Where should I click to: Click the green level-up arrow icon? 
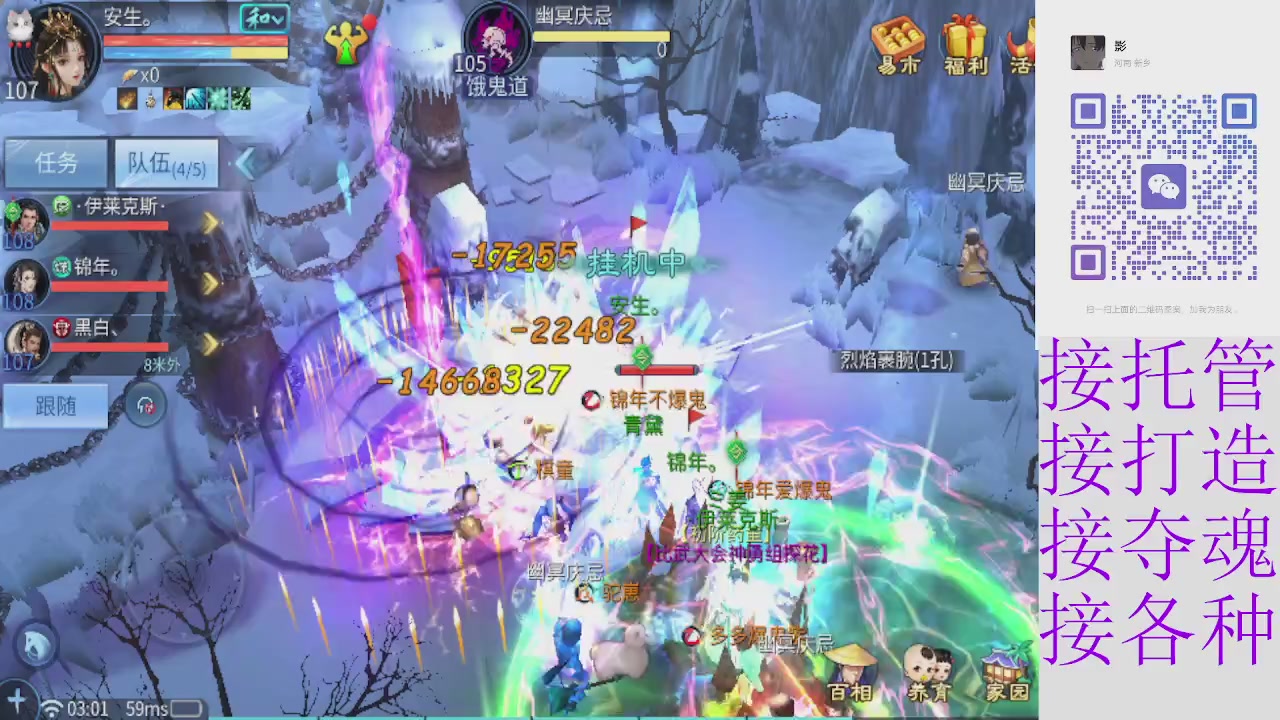coord(347,45)
